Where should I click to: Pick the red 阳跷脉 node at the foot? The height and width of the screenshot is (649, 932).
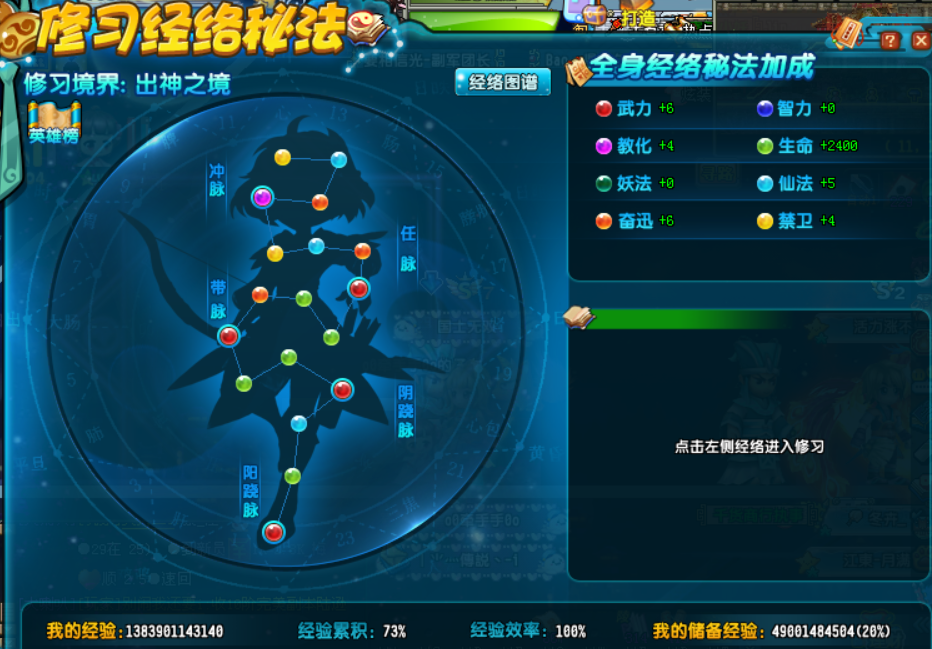[x=273, y=532]
